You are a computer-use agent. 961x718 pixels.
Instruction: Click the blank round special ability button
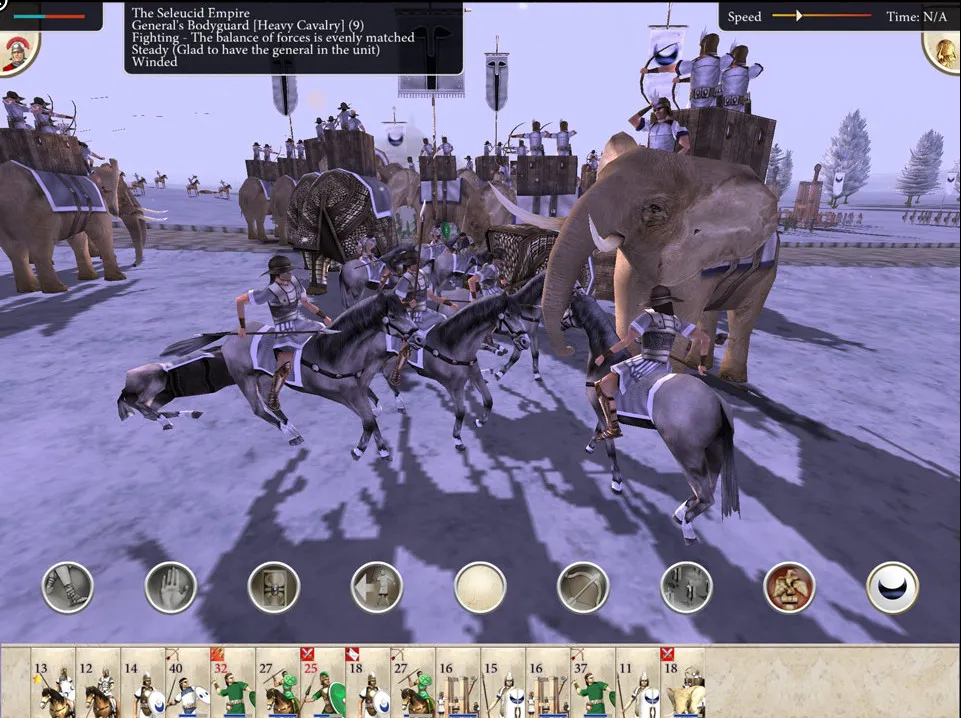[x=480, y=587]
